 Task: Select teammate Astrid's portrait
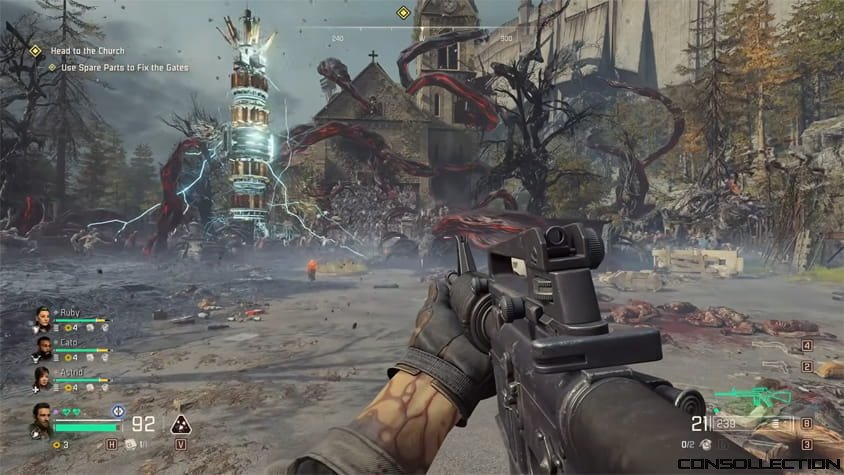[x=42, y=378]
